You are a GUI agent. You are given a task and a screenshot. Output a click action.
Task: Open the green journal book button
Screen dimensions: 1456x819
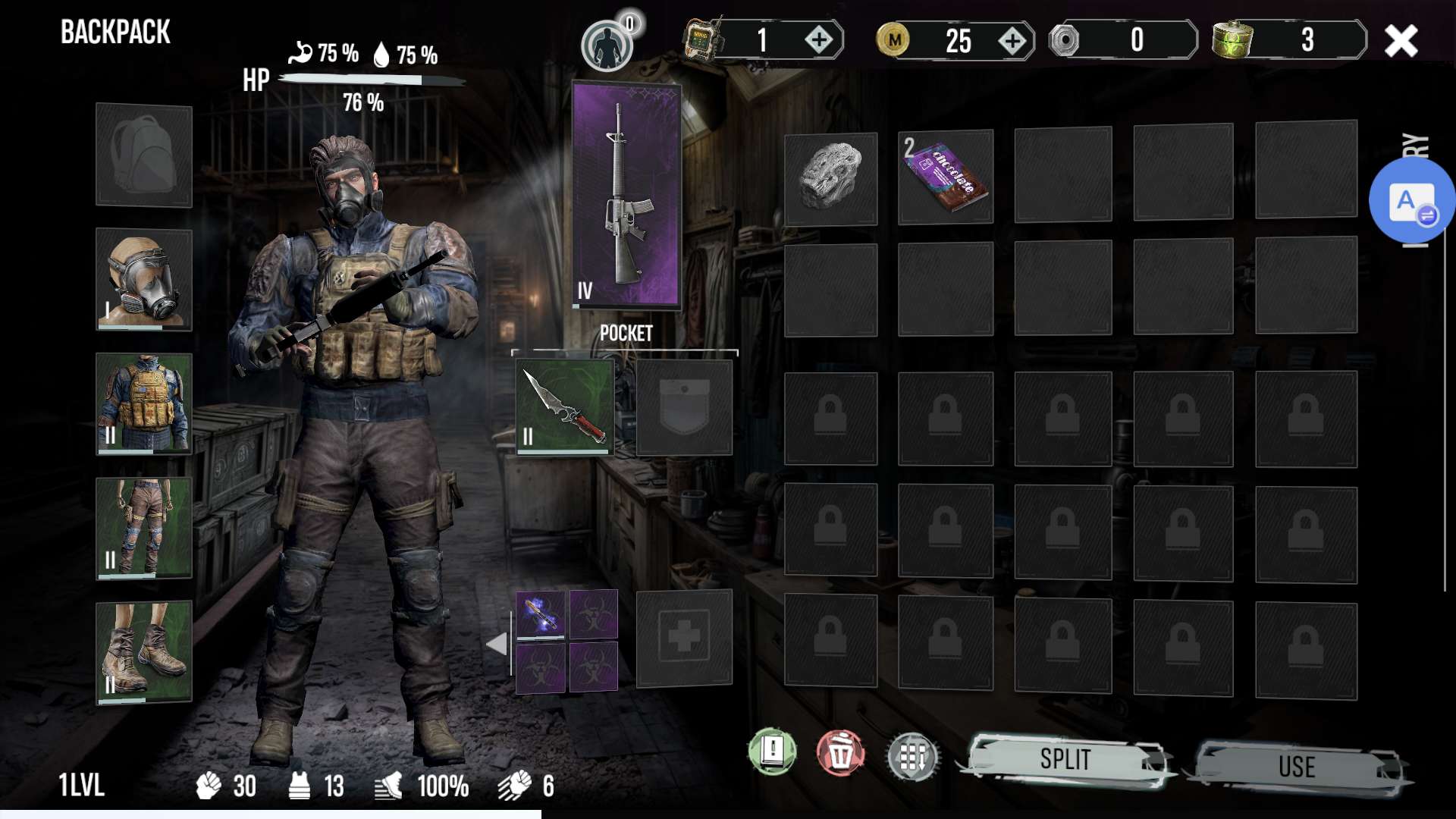pos(772,752)
